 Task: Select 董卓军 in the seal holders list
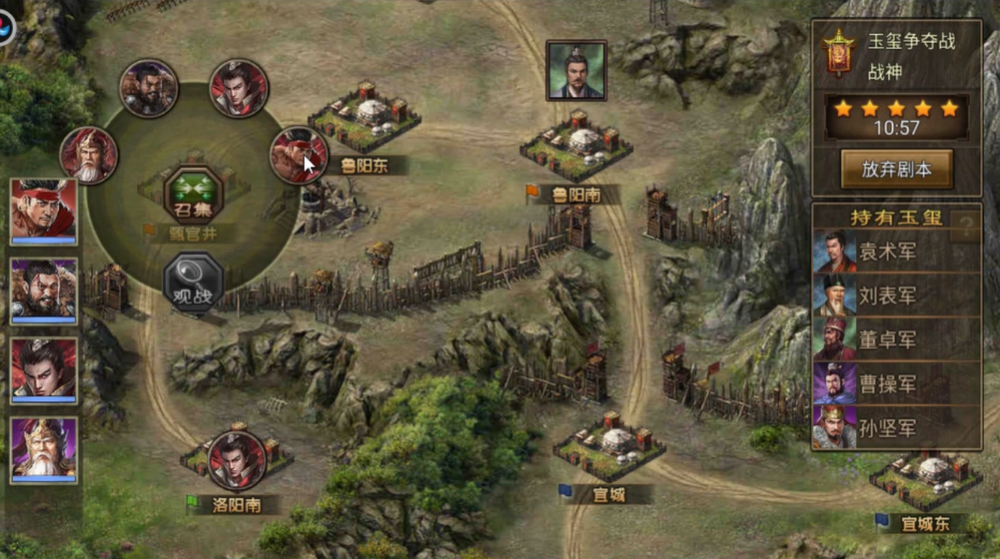click(896, 340)
